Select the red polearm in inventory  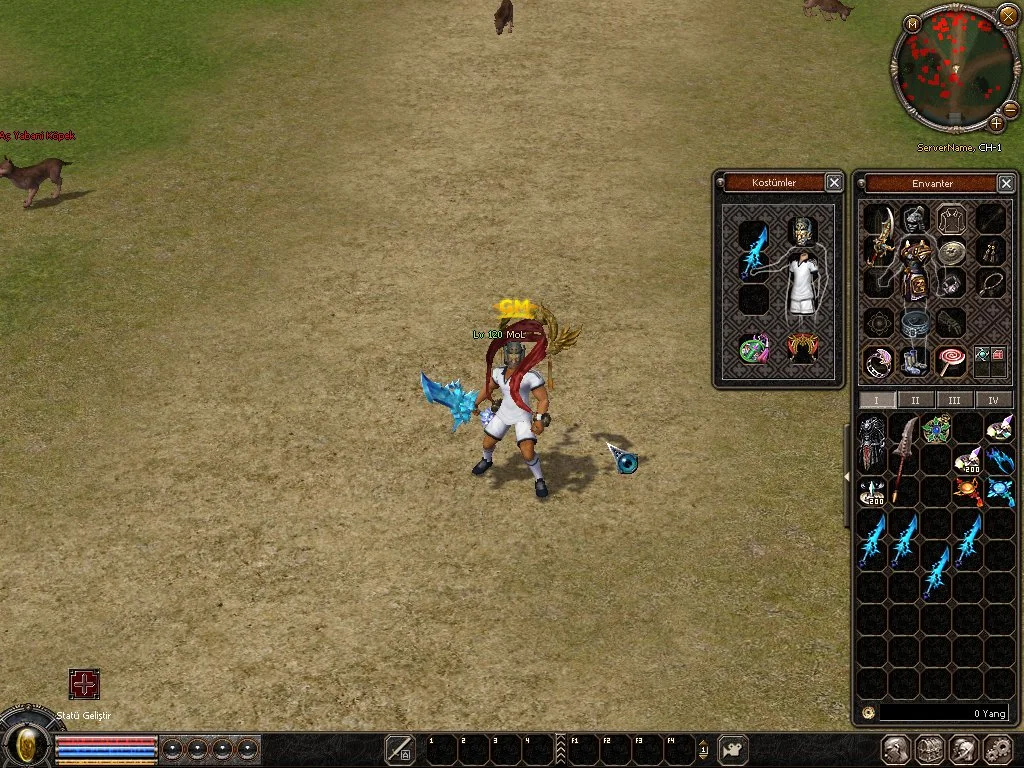coord(905,458)
